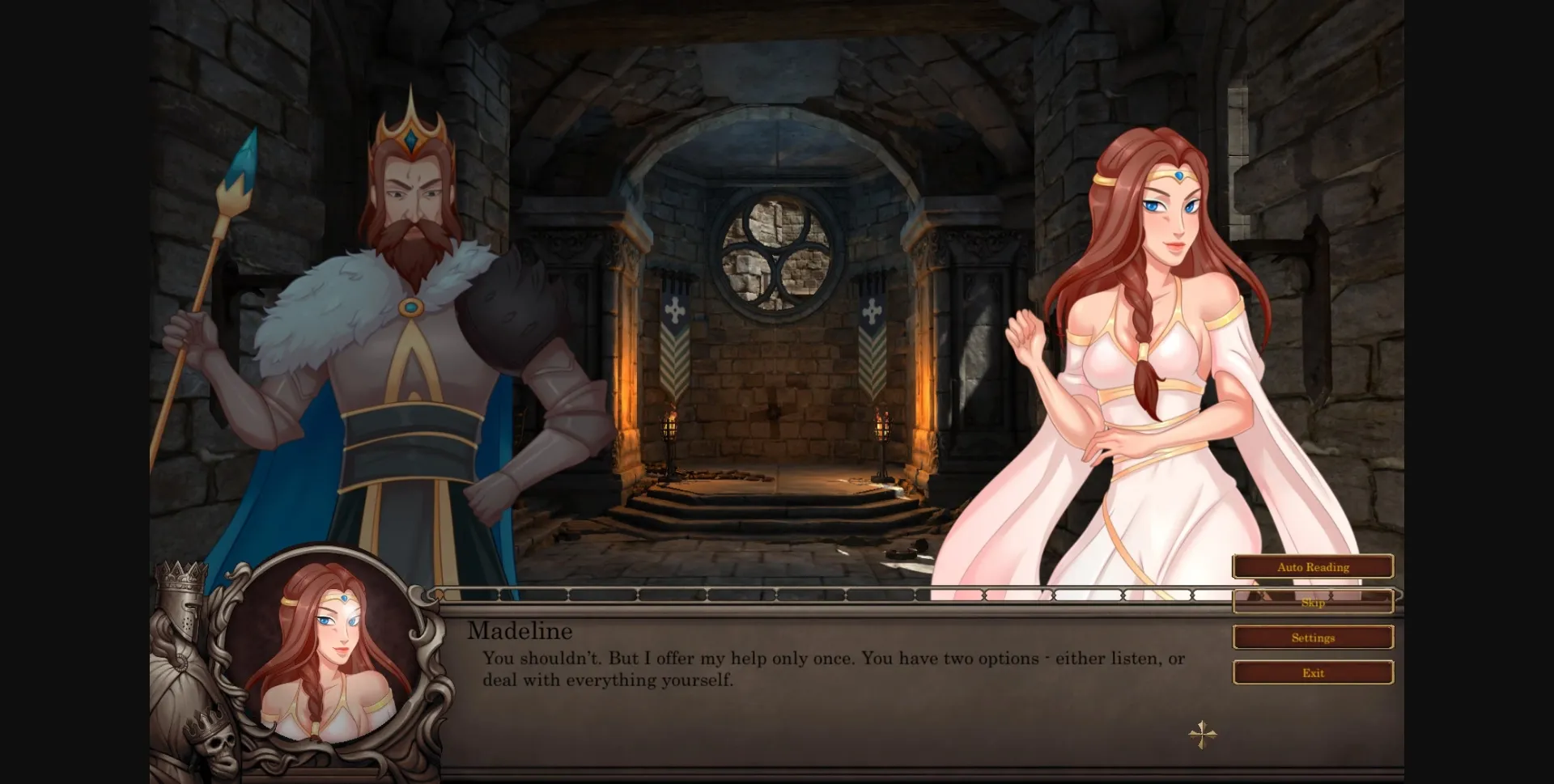This screenshot has height=784, width=1554.
Task: Exit the game via Exit button
Action: pos(1313,672)
